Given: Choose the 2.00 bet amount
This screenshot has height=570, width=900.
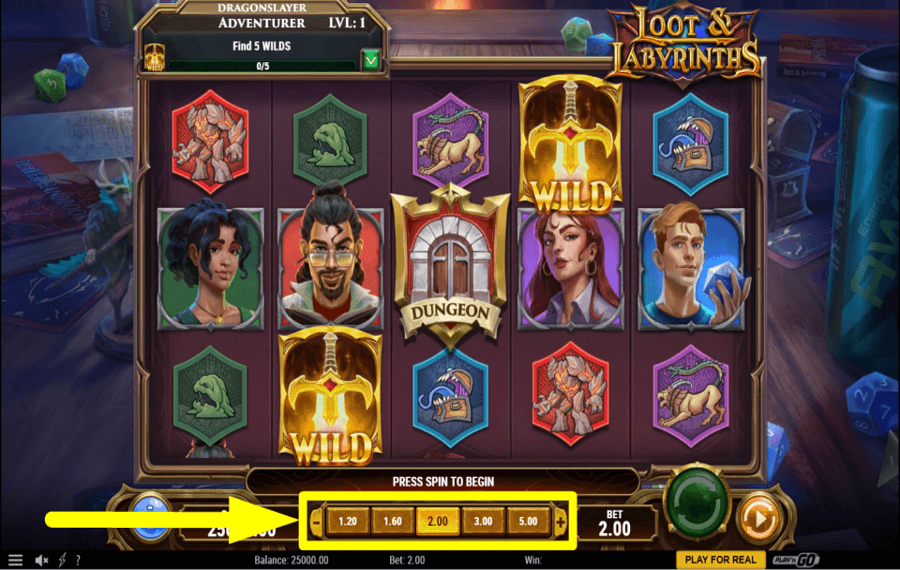Looking at the screenshot, I should pos(437,521).
